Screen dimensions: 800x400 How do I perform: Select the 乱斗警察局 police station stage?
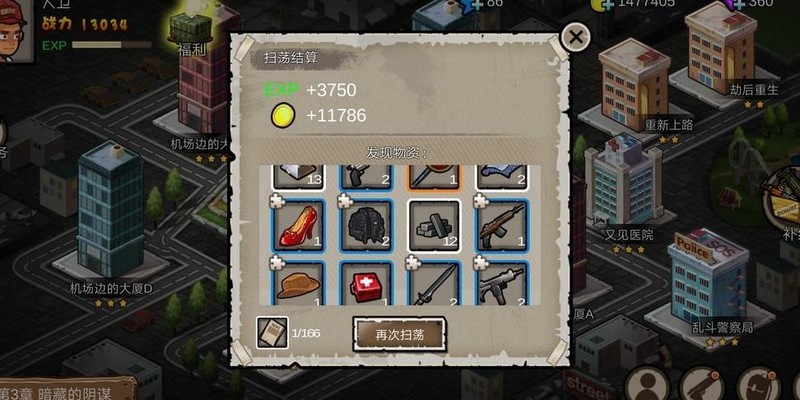708,285
